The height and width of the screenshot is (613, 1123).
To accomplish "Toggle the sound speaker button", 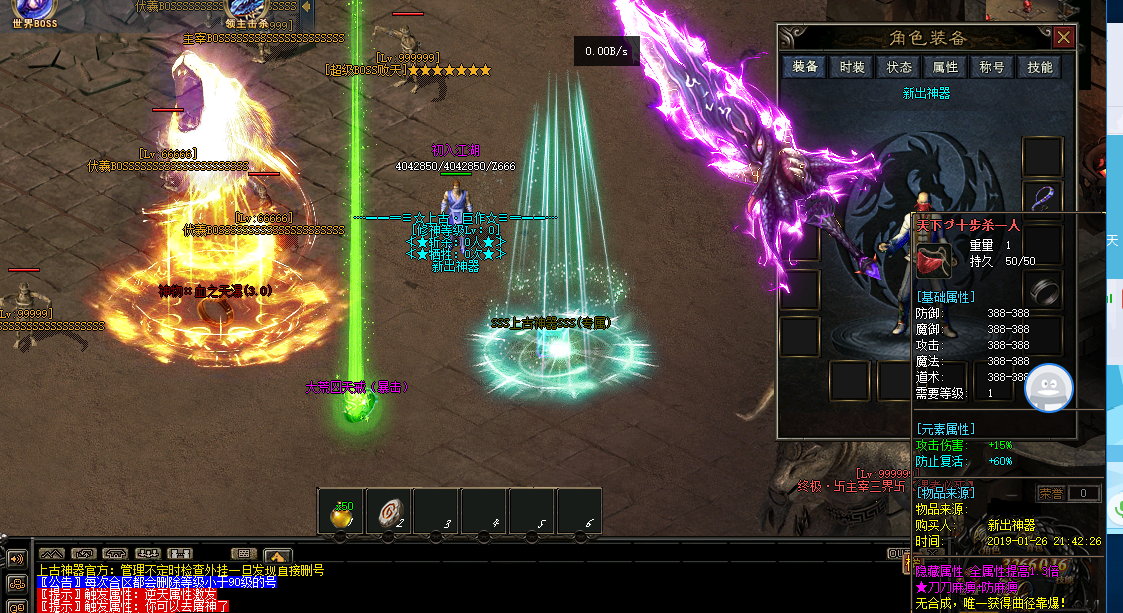I will [x=16, y=559].
